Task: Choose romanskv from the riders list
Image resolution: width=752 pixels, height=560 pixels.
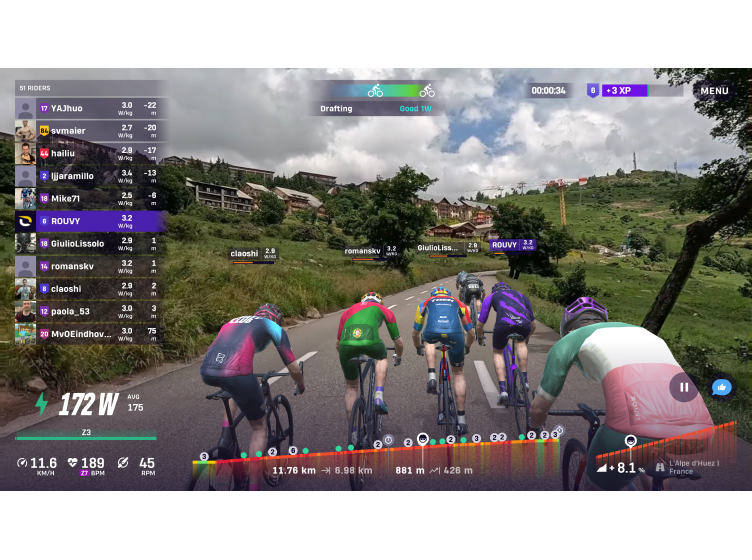Action: pos(88,266)
